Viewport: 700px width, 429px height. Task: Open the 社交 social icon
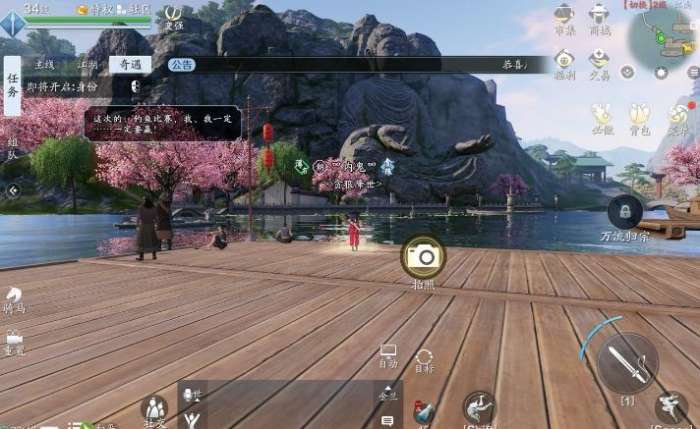[x=155, y=410]
